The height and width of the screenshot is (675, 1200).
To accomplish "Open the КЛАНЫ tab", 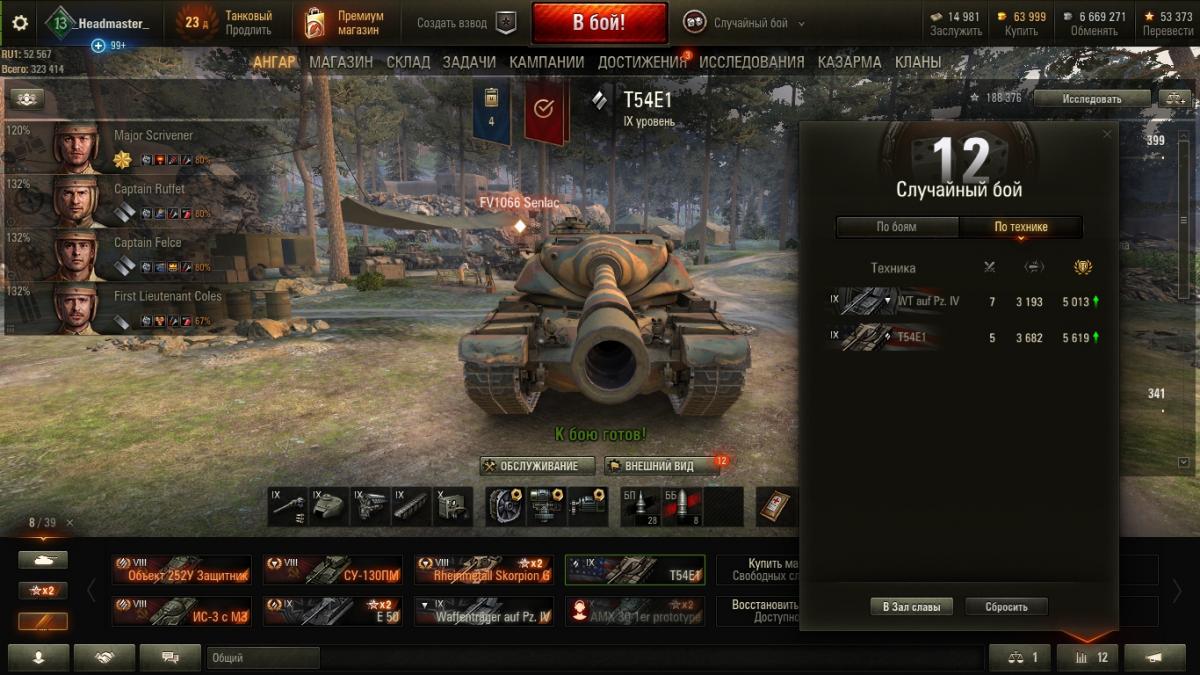I will pyautogui.click(x=917, y=62).
